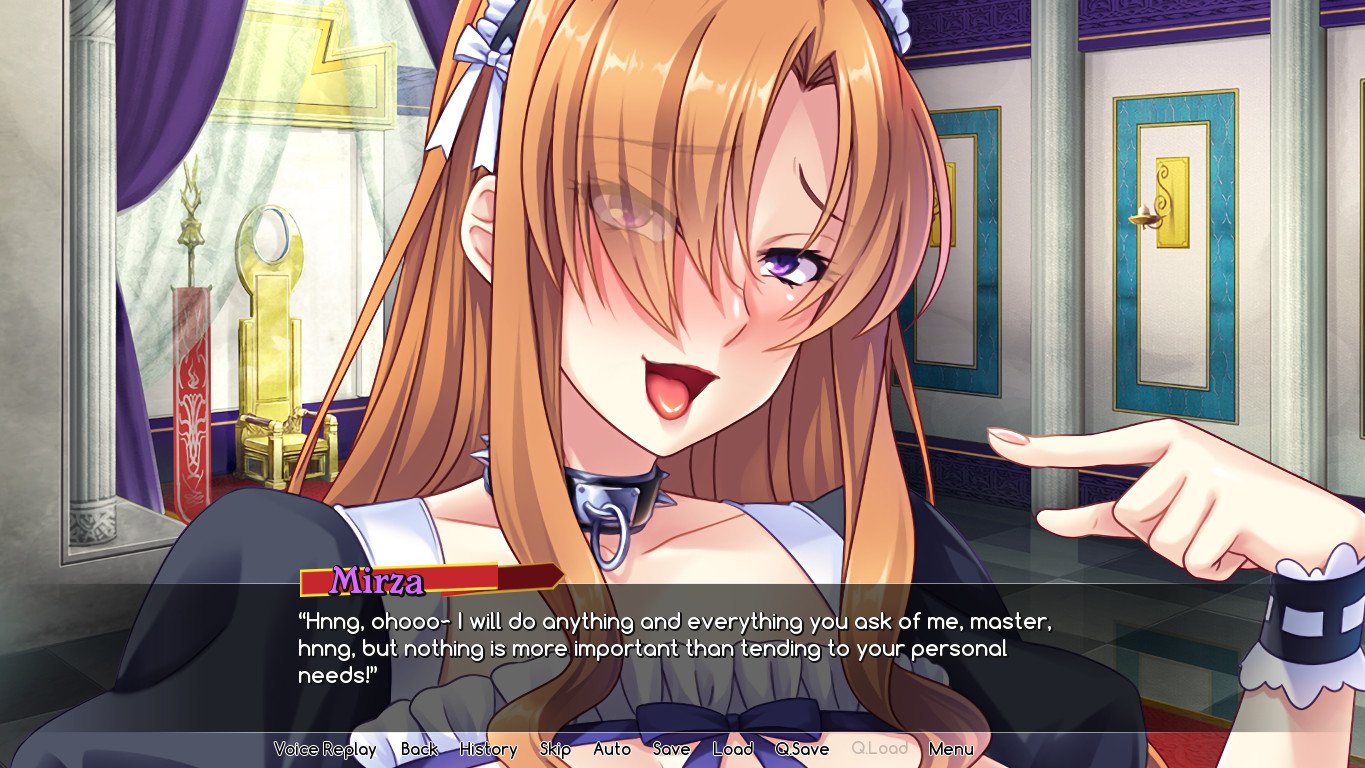Open the Save screen
Image resolution: width=1365 pixels, height=768 pixels.
tap(672, 749)
